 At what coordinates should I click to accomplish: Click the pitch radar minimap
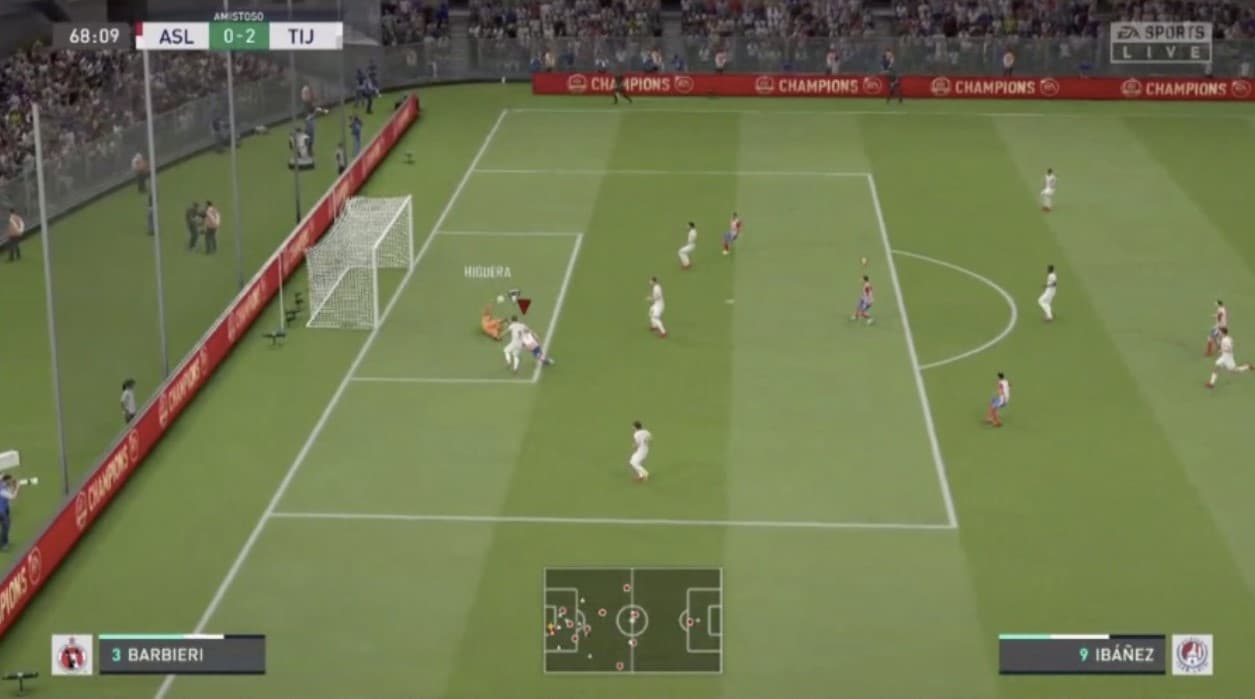(632, 620)
